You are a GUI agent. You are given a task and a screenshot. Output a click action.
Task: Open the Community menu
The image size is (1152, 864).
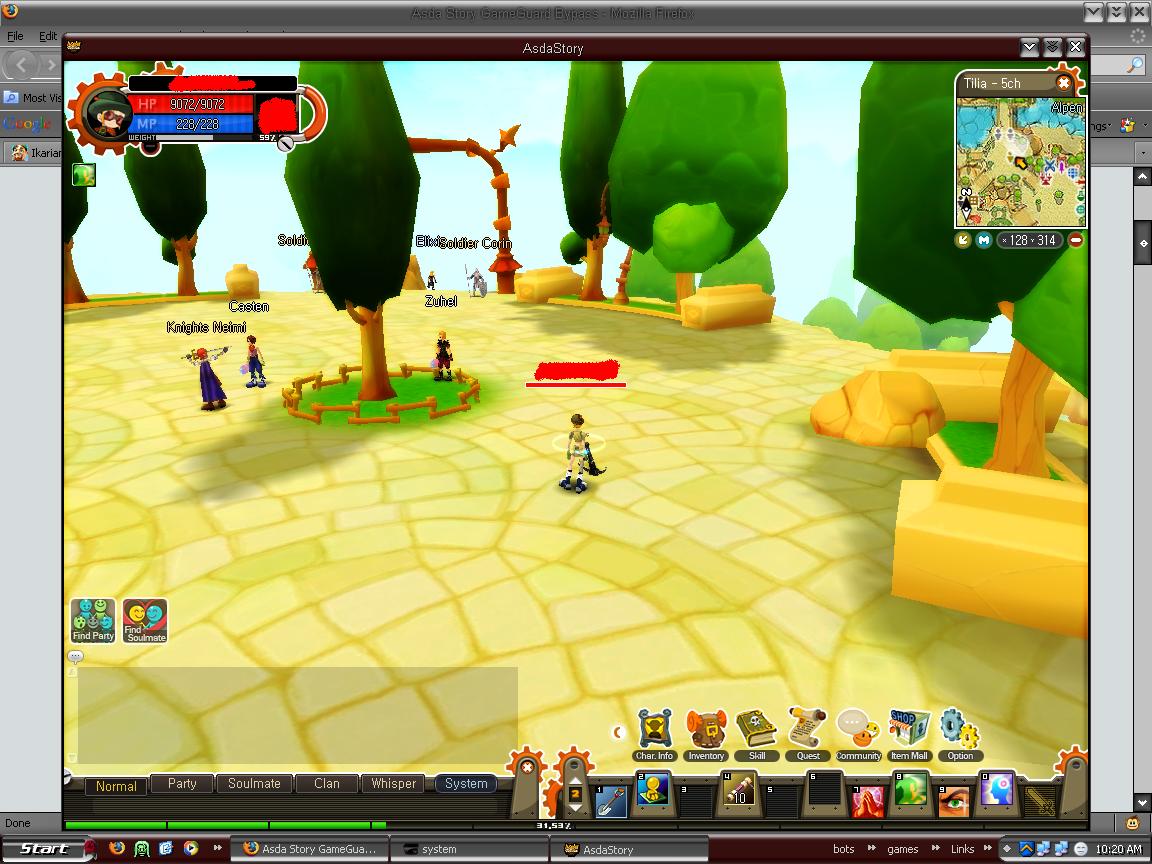pyautogui.click(x=857, y=731)
